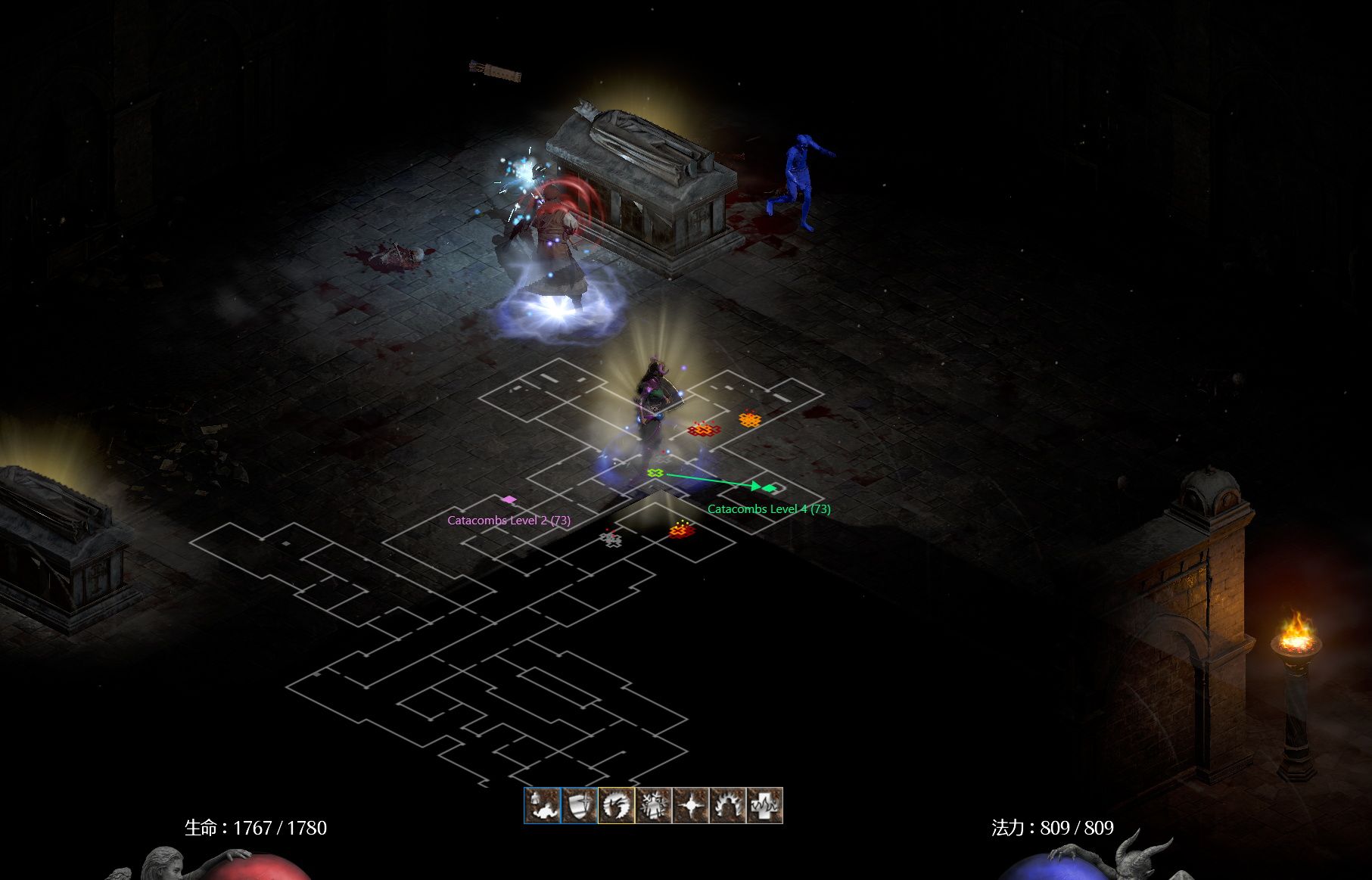
Task: Click the Catacombs Level 2 map label
Action: (x=509, y=521)
